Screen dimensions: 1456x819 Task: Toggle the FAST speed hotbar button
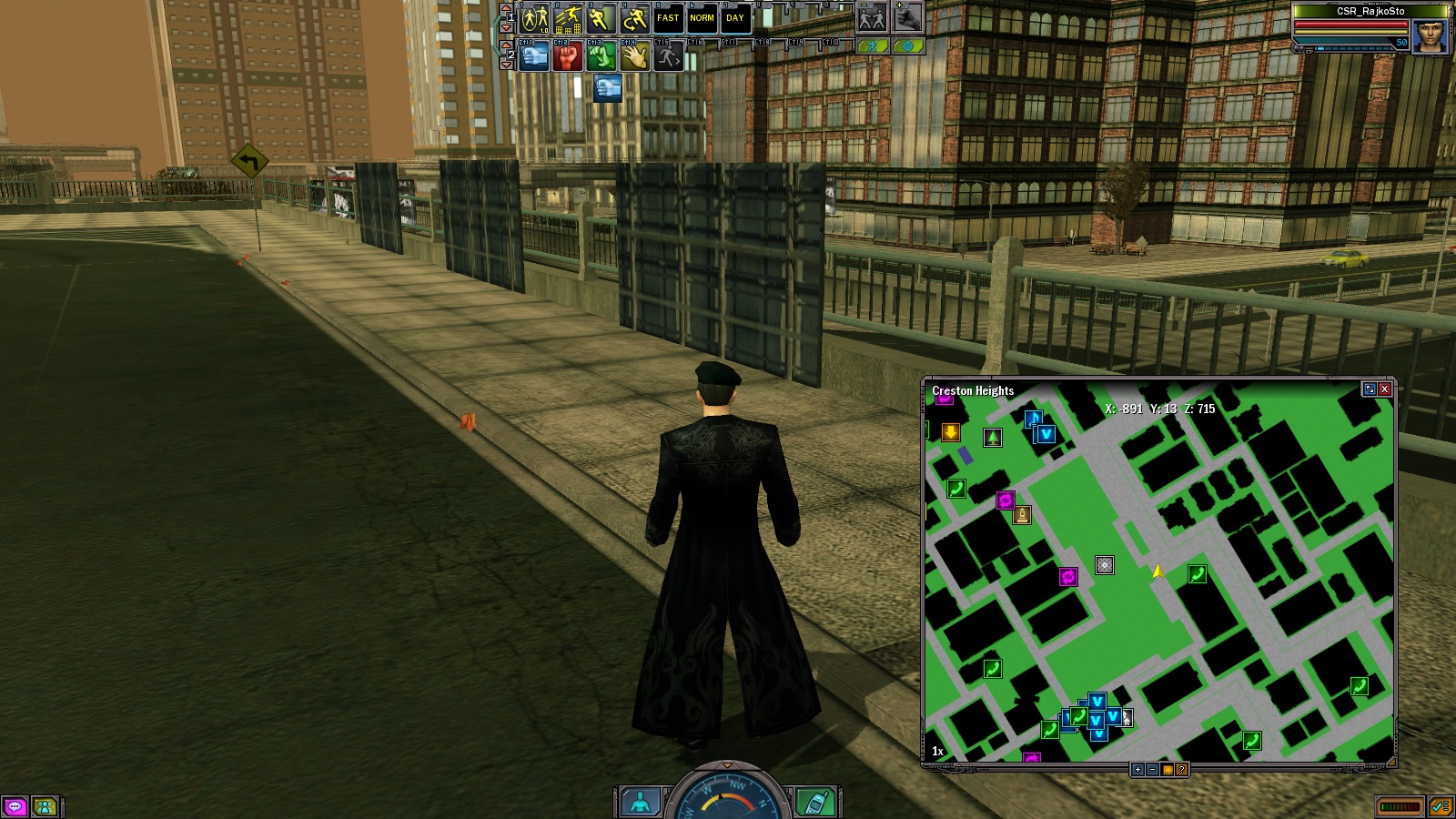coord(668,18)
